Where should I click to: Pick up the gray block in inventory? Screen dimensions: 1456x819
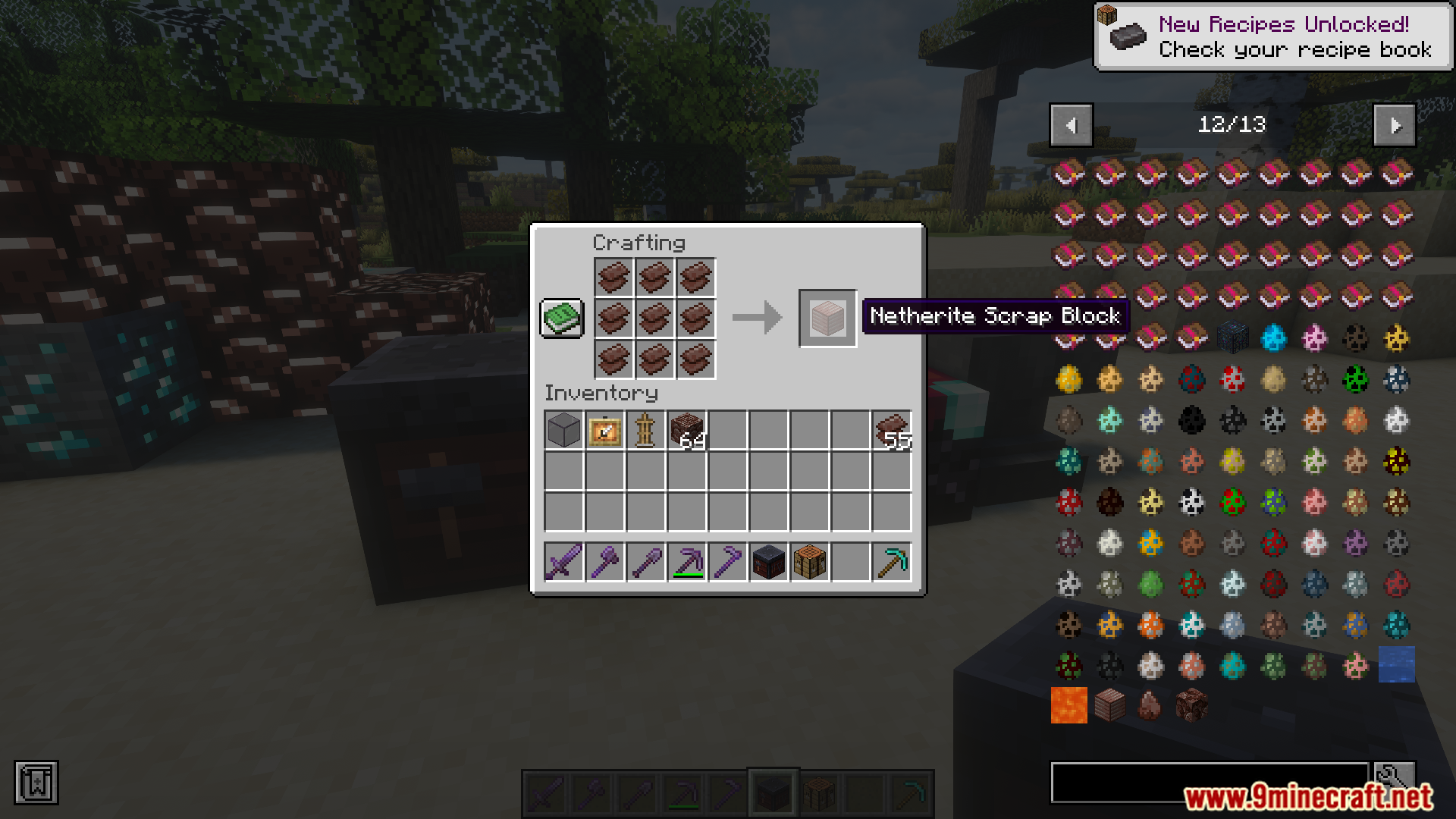(x=563, y=431)
